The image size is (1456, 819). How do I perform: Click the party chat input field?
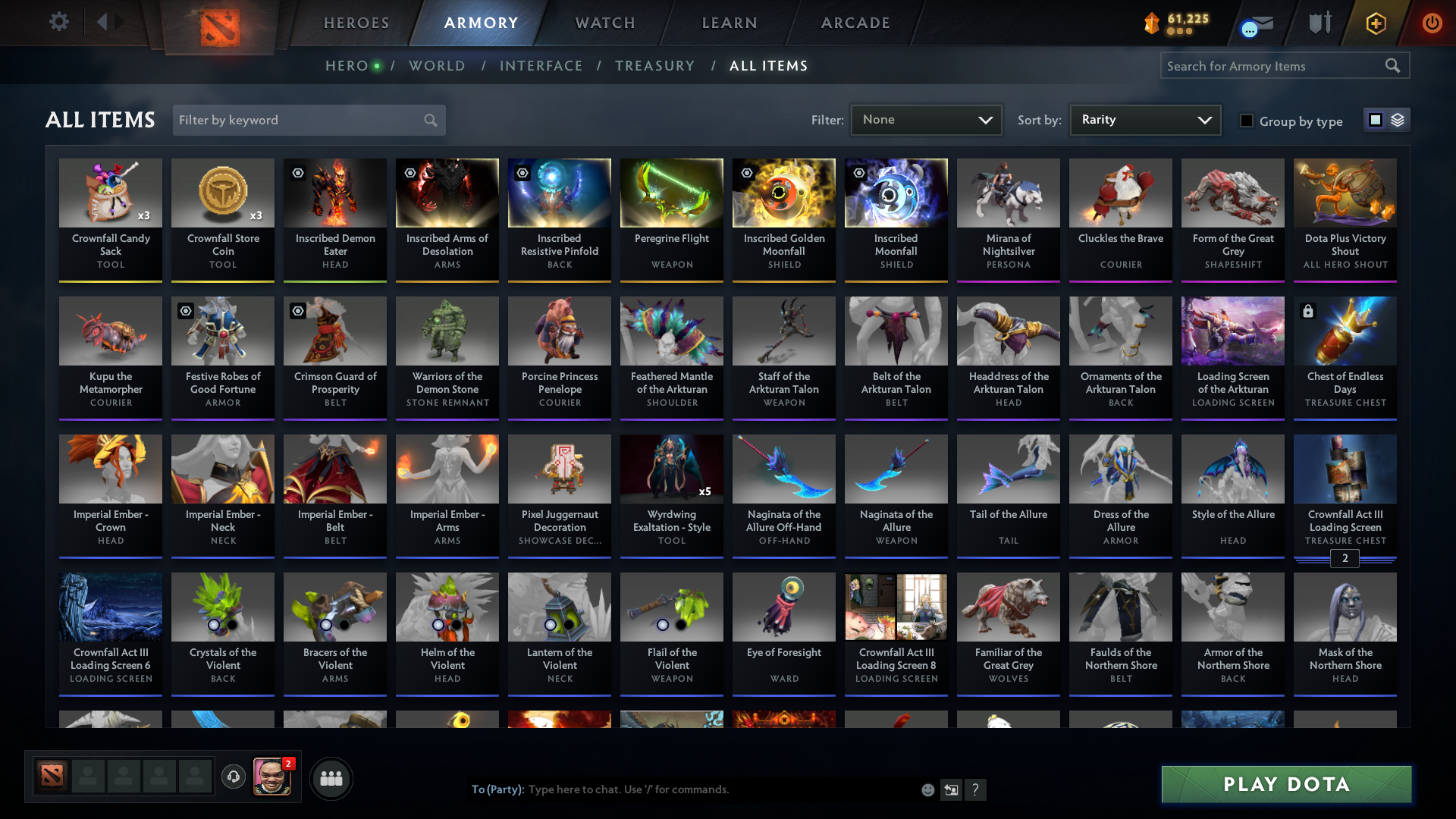682,789
